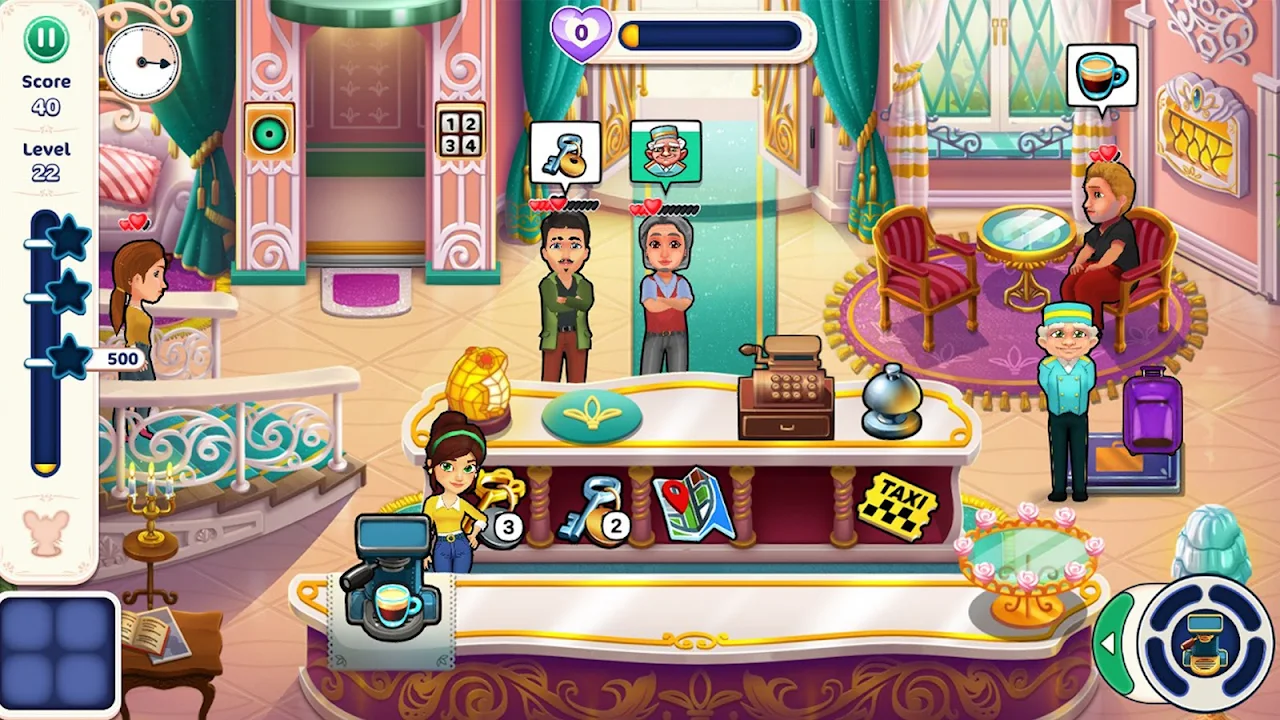Image resolution: width=1280 pixels, height=720 pixels.
Task: Click the green record icon sign
Action: [x=269, y=133]
